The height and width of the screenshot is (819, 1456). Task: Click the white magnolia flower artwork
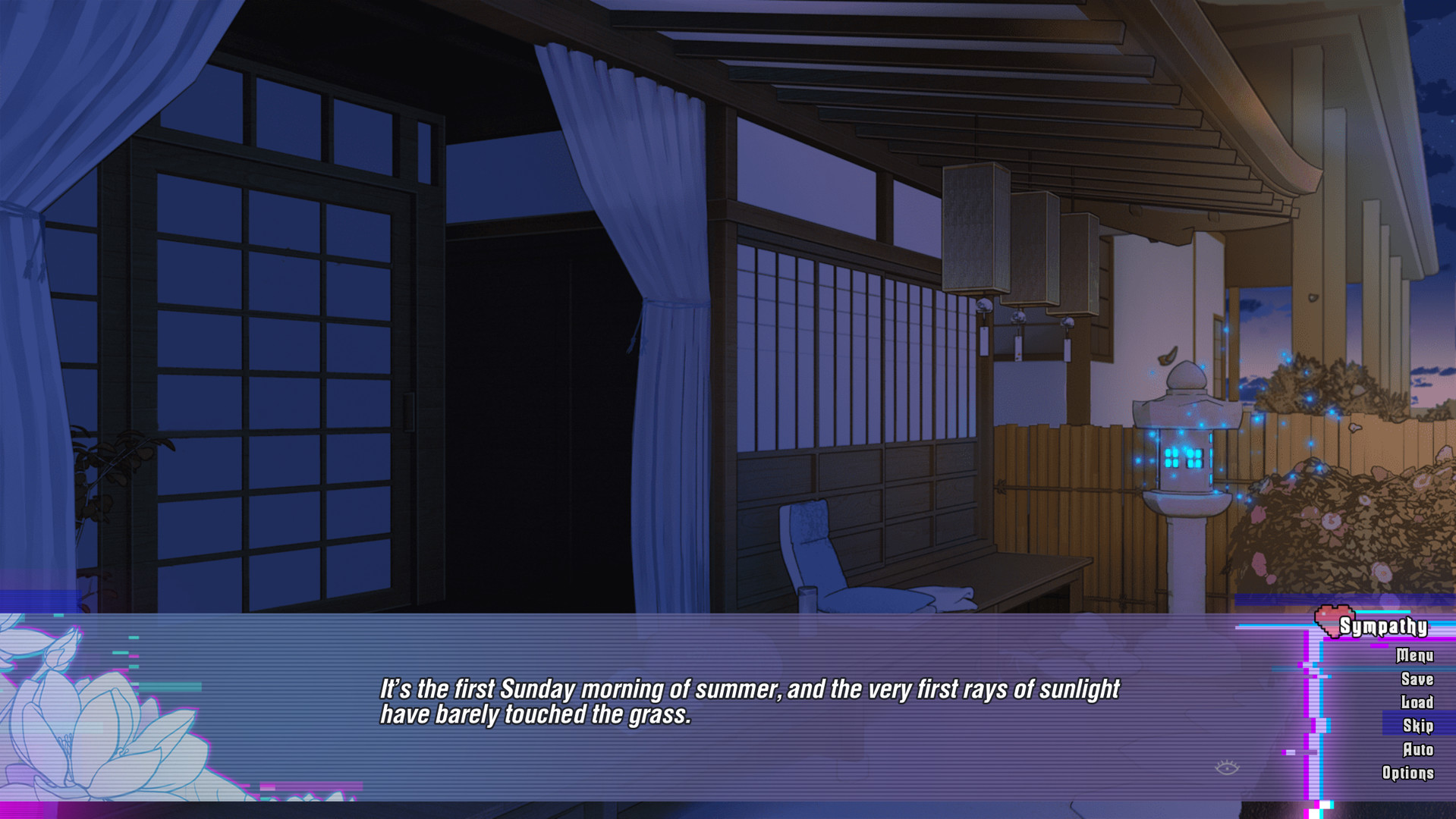(99, 728)
